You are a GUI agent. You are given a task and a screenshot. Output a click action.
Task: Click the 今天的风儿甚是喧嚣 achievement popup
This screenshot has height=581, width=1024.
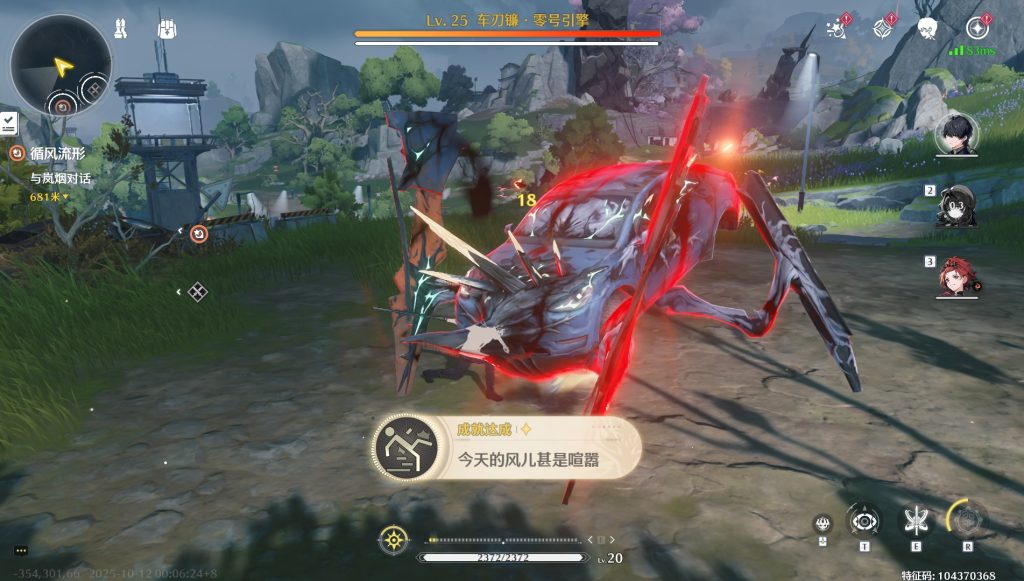pyautogui.click(x=505, y=448)
